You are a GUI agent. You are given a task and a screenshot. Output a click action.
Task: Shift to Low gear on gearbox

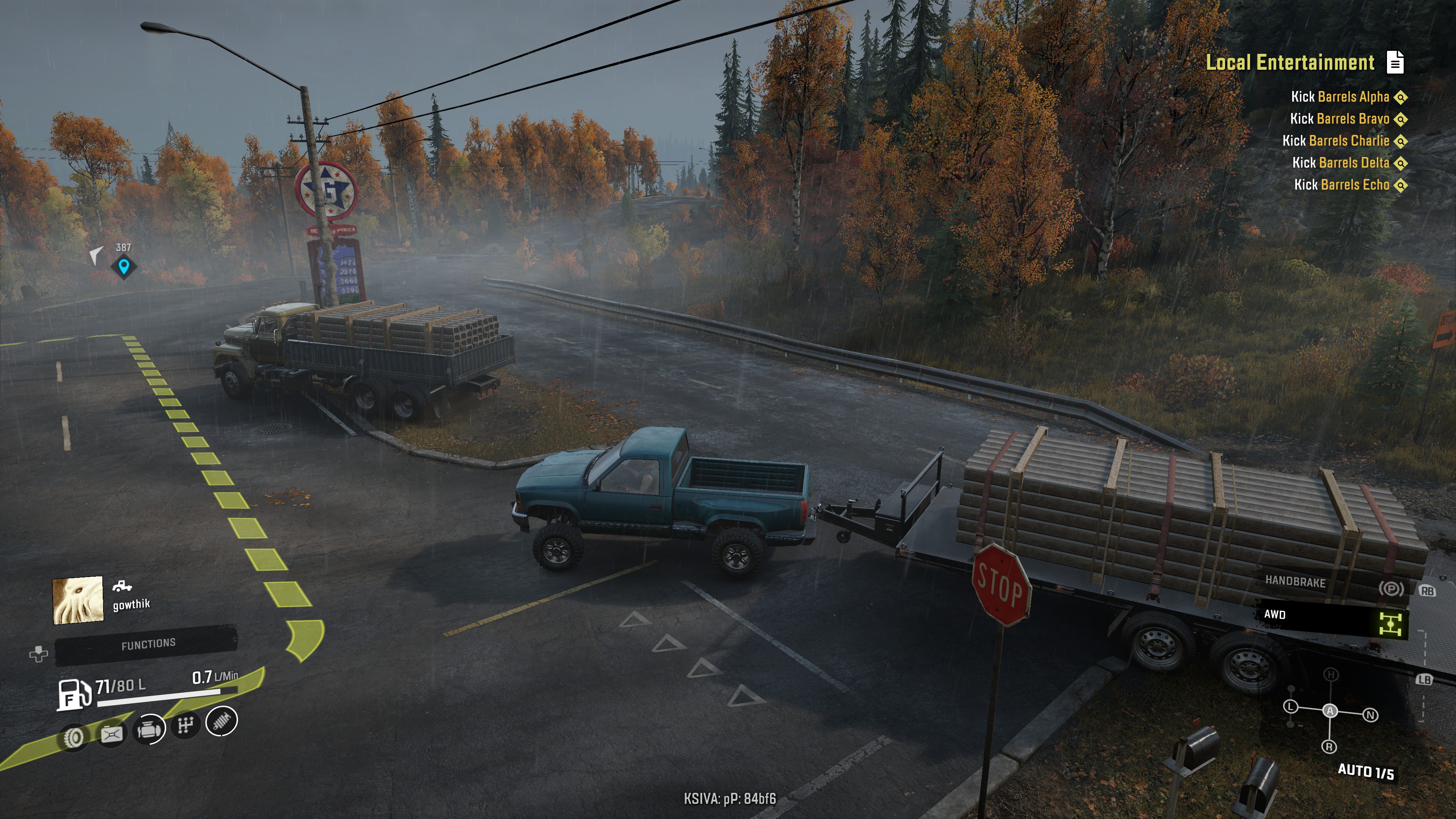coord(1290,706)
